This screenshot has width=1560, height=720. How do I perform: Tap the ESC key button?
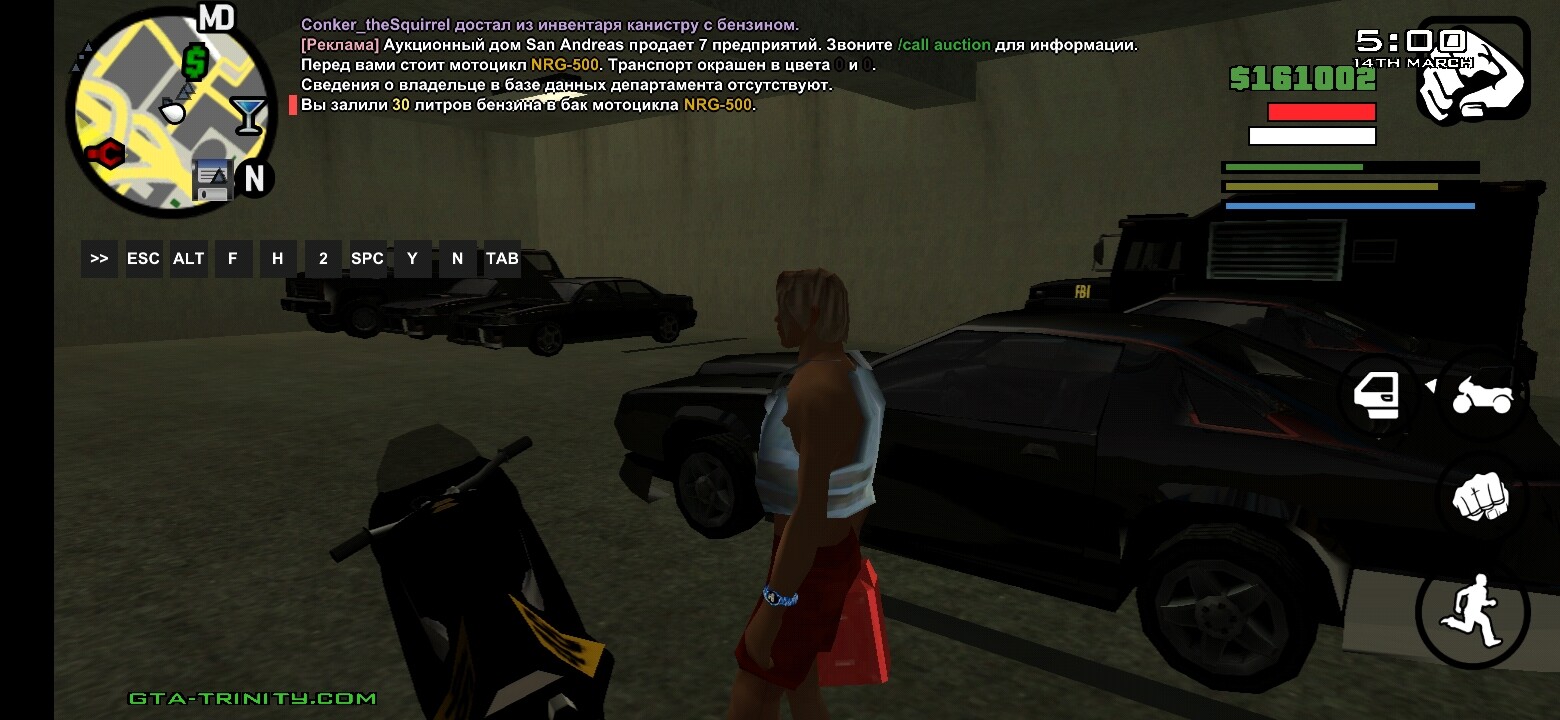click(143, 259)
